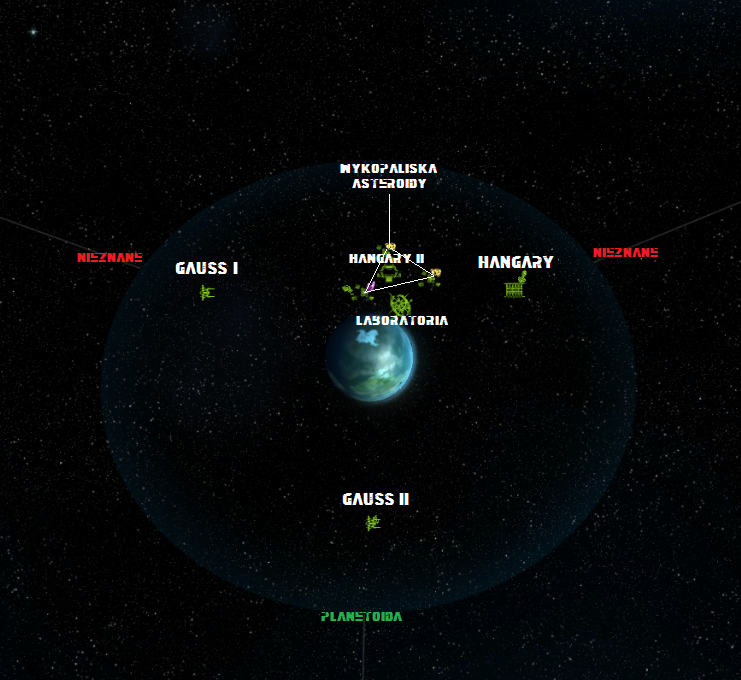Select the Laboratoria map label
This screenshot has height=680, width=741.
pos(402,321)
